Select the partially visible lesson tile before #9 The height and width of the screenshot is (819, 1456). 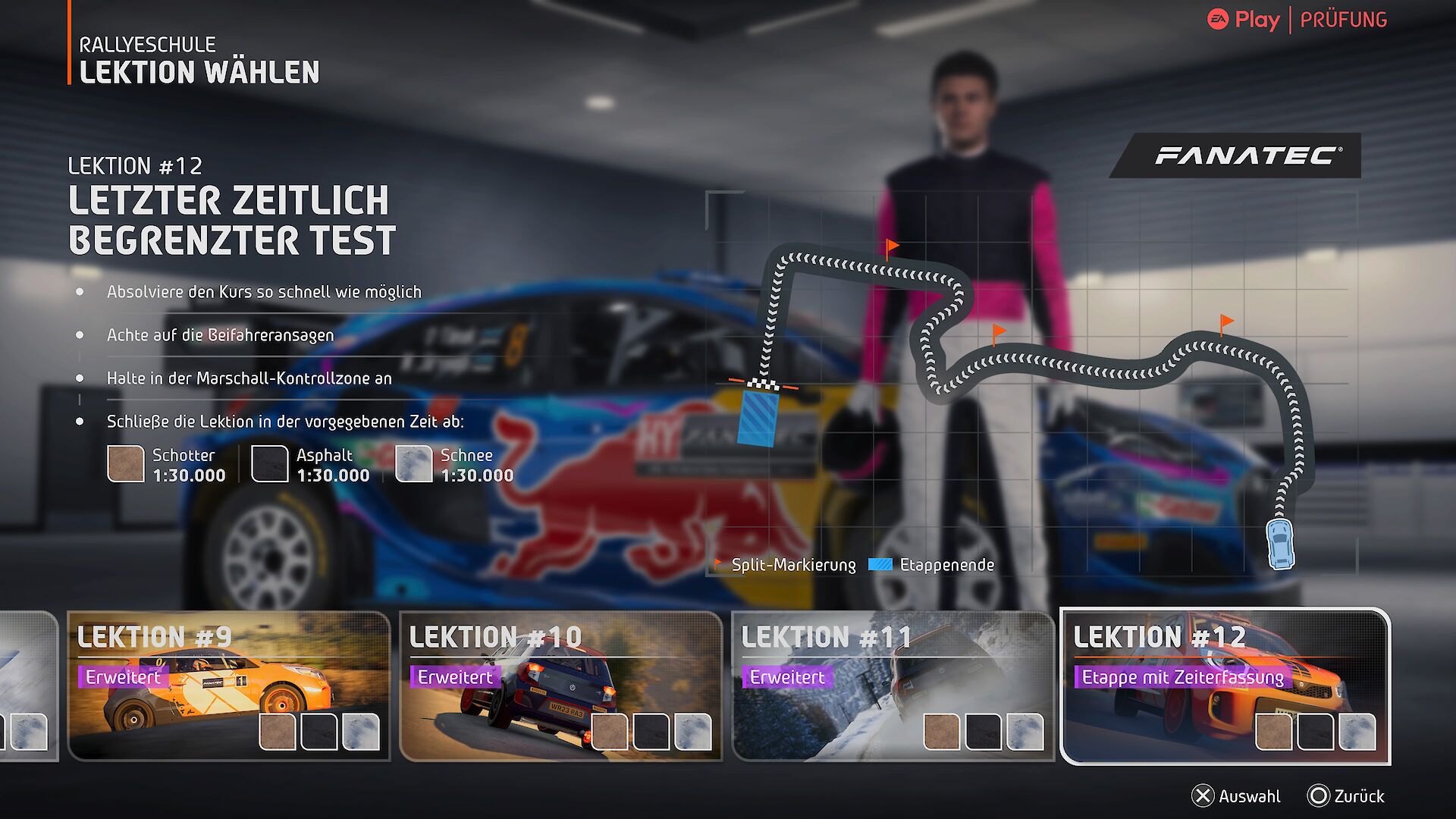point(27,686)
